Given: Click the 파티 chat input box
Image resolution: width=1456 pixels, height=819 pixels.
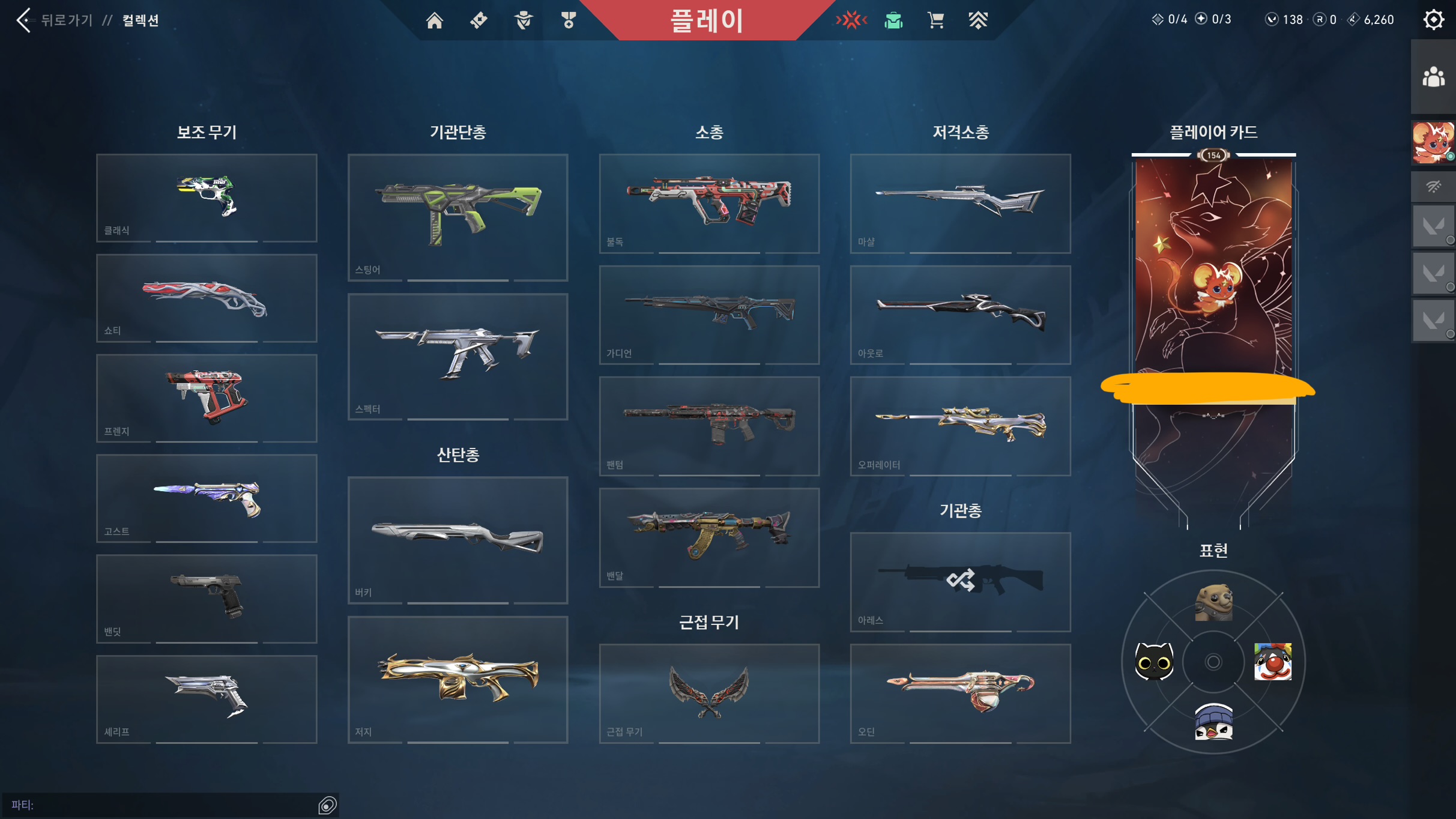Looking at the screenshot, I should coord(162,805).
